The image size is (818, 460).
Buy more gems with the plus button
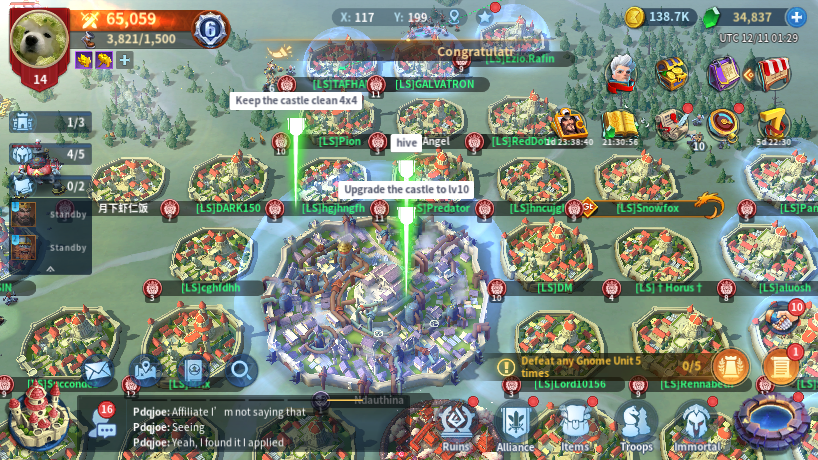[796, 16]
